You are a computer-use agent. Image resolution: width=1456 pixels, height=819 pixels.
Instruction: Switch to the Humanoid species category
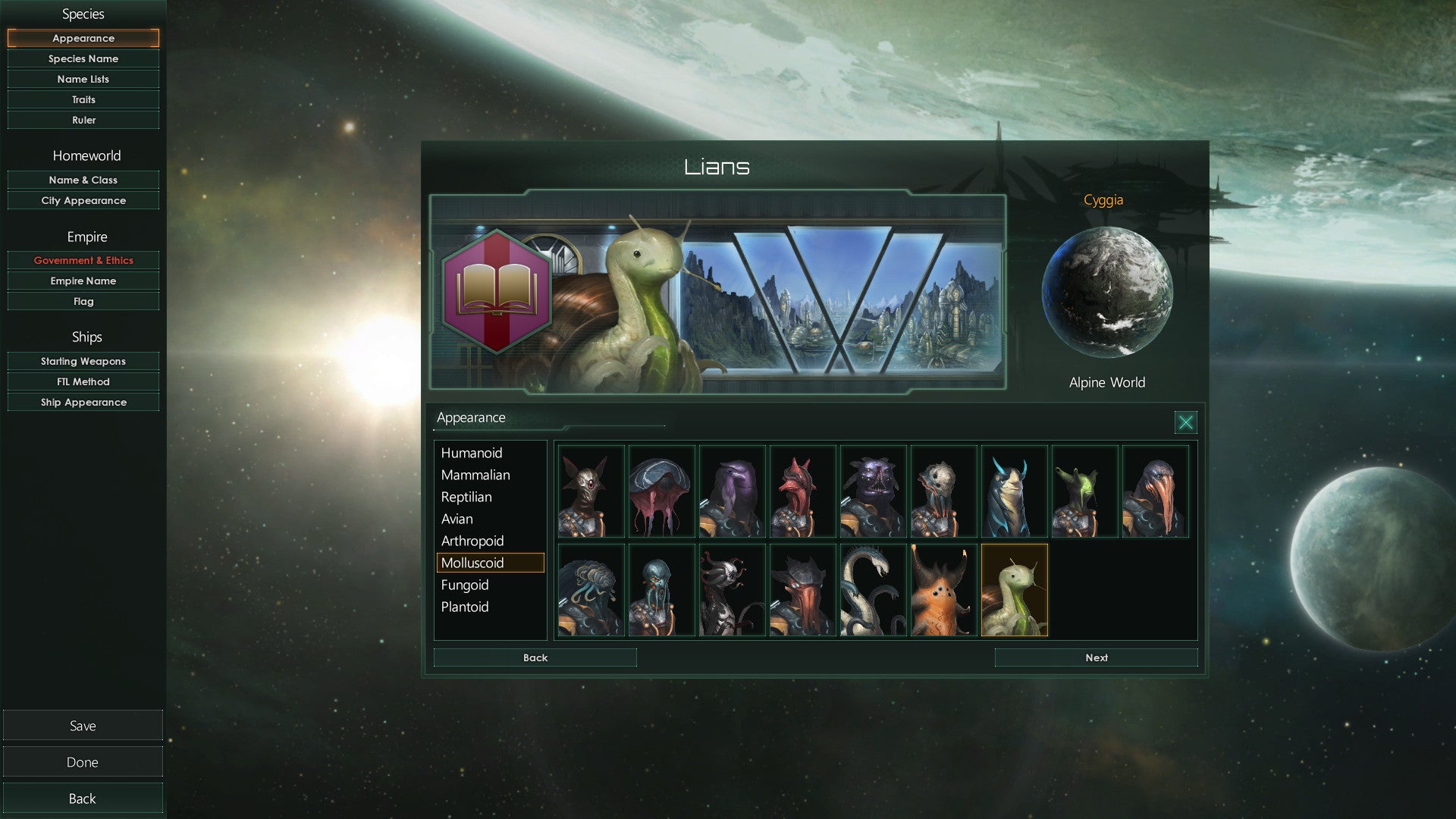[x=472, y=453]
